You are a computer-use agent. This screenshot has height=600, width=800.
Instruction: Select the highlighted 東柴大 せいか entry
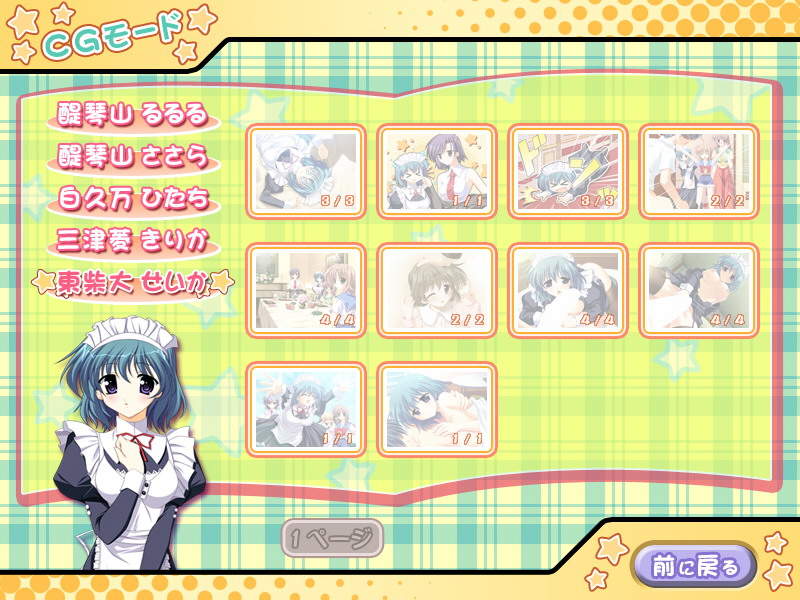[133, 283]
